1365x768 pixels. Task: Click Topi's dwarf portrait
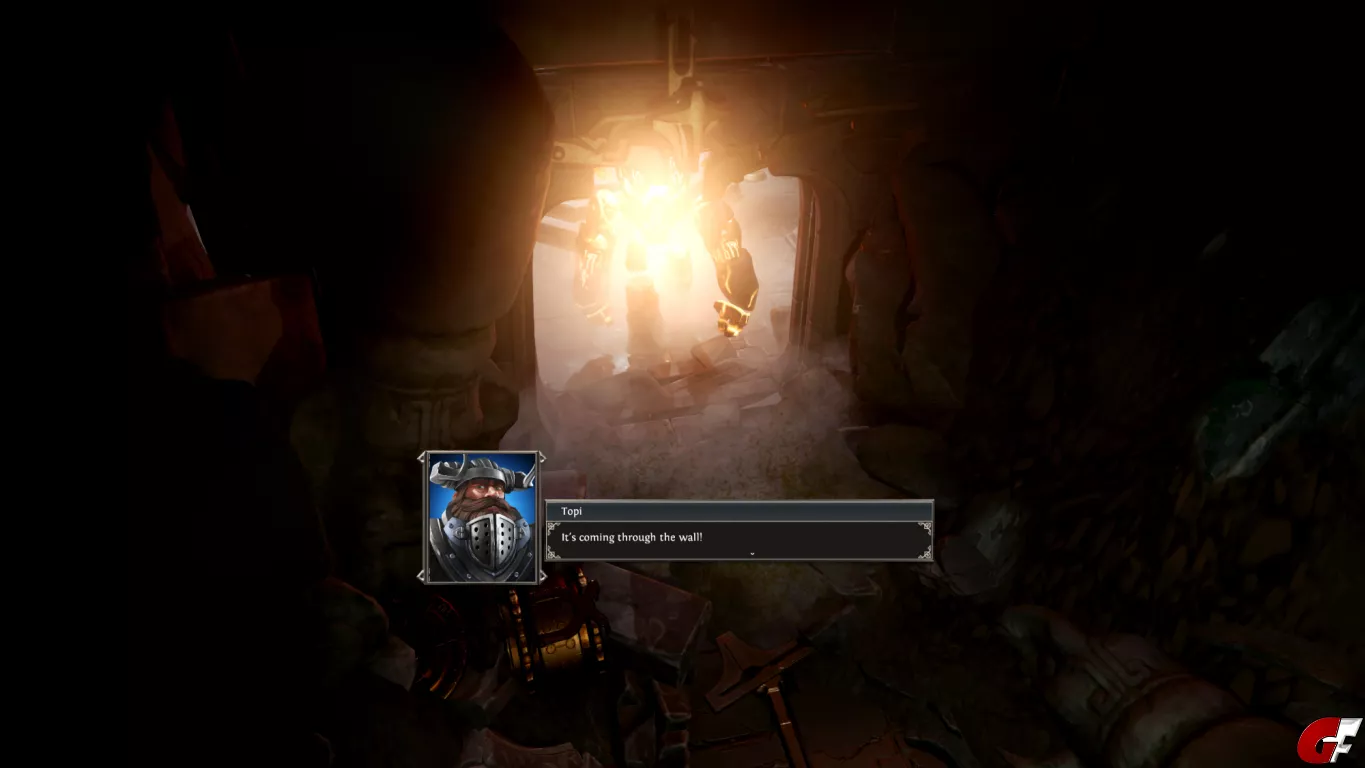[x=482, y=517]
